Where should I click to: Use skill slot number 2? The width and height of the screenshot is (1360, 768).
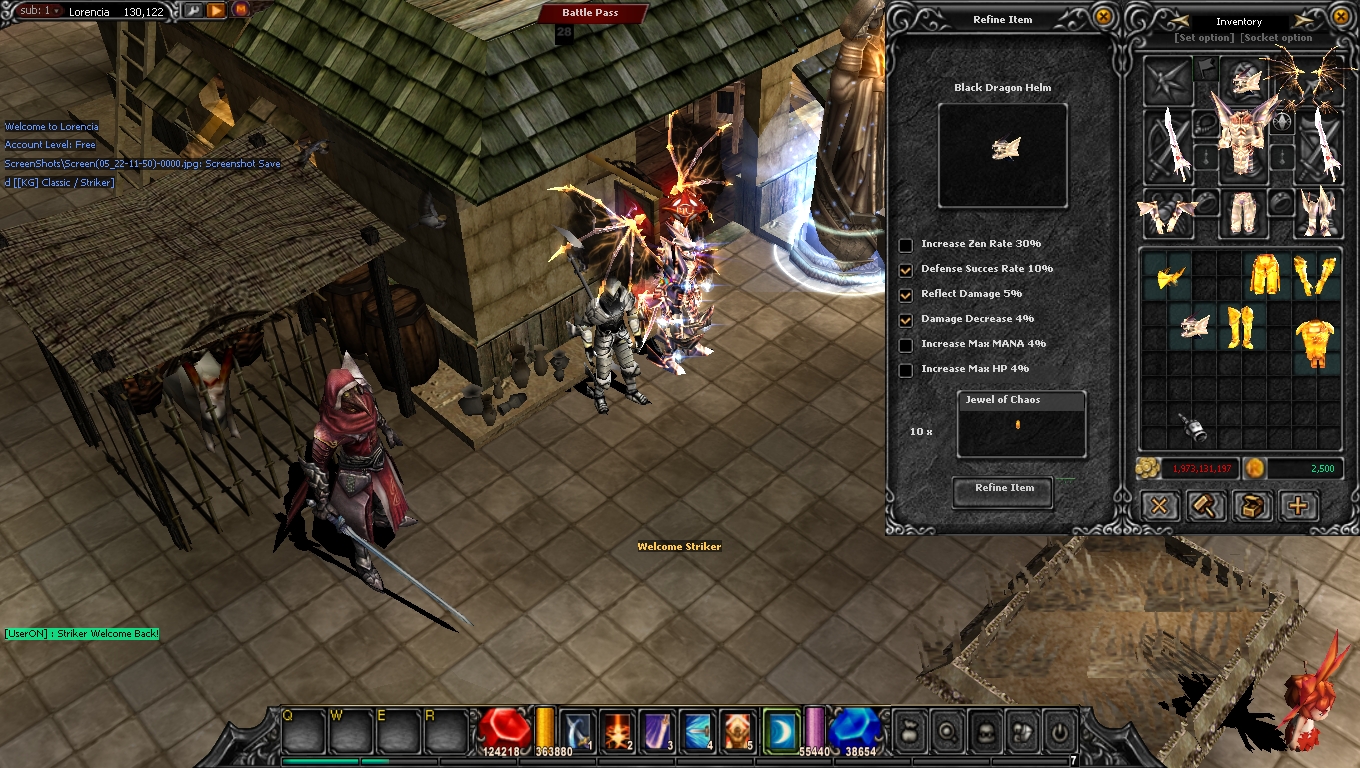[617, 731]
